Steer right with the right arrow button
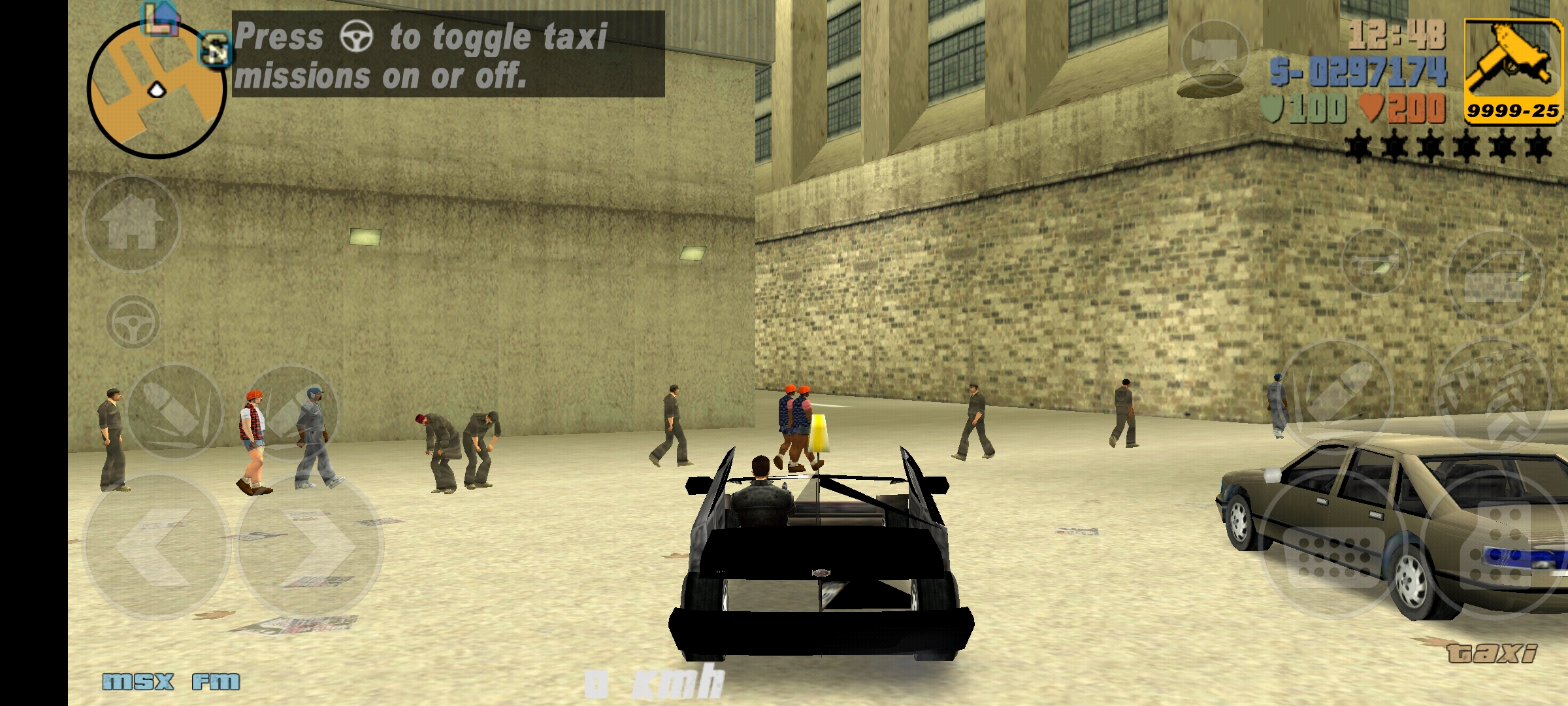1568x706 pixels. (308, 546)
